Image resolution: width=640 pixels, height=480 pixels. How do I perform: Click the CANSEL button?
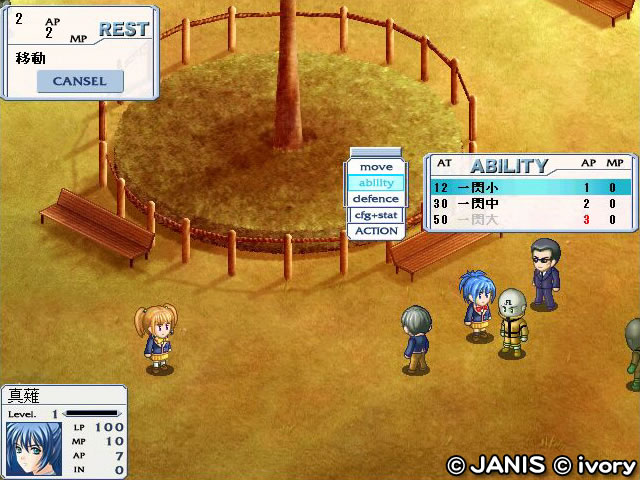point(79,81)
